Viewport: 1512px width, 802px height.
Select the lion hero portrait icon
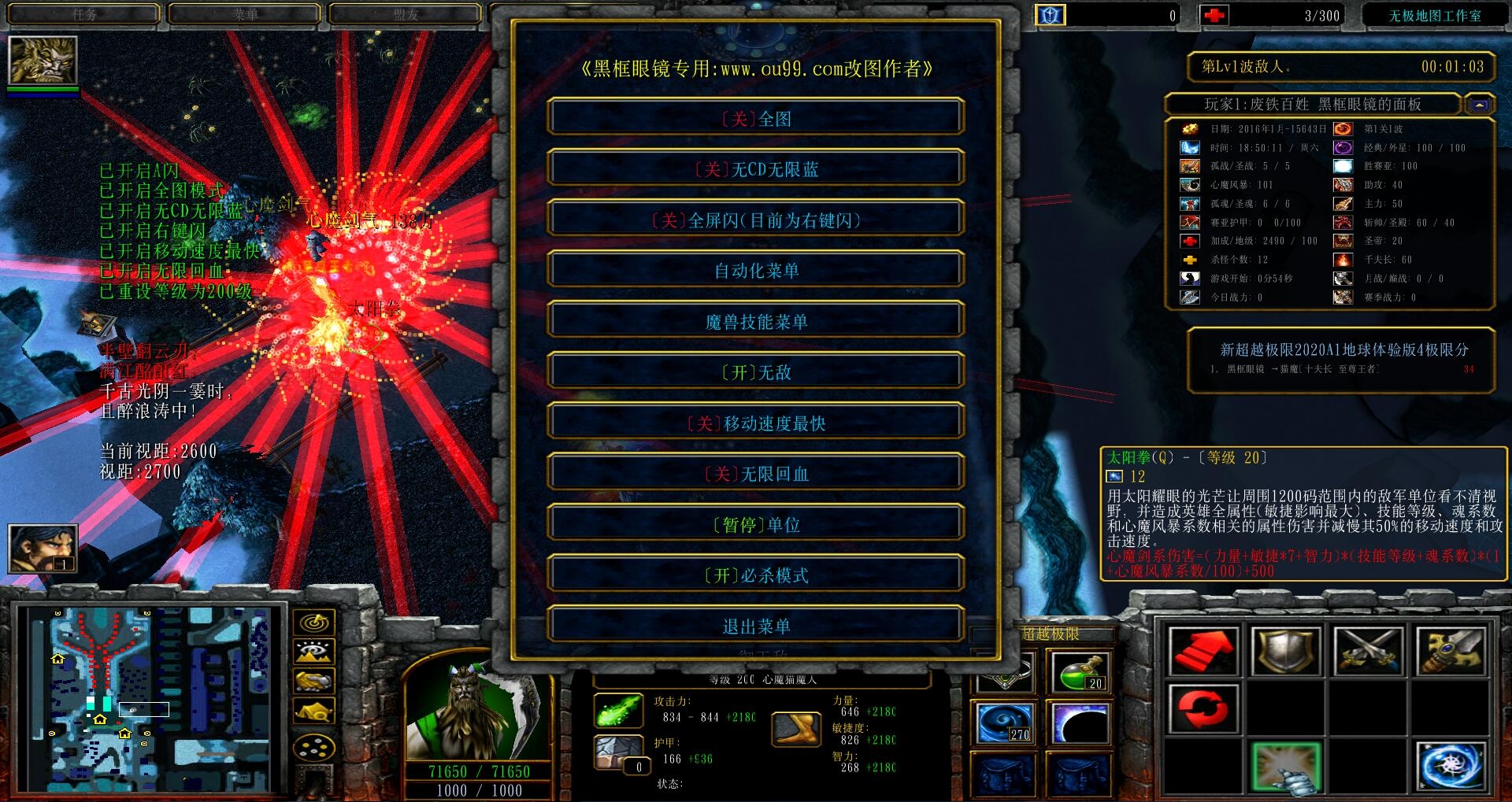point(43,60)
